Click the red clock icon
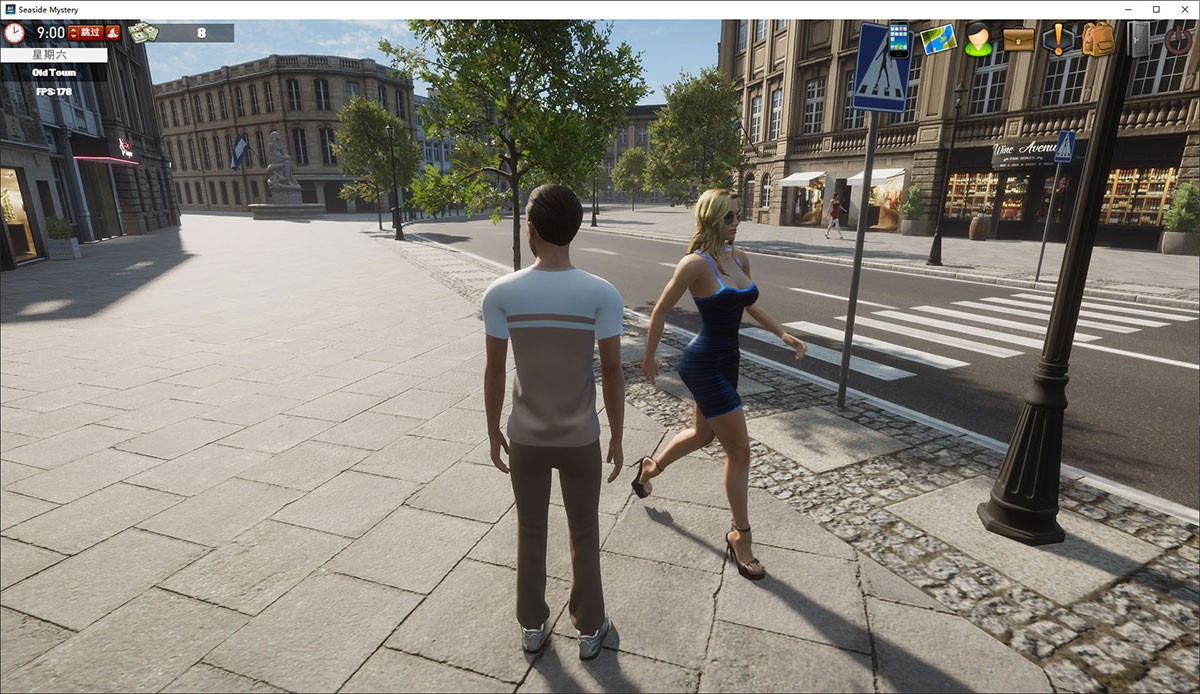The height and width of the screenshot is (694, 1200). 14,33
